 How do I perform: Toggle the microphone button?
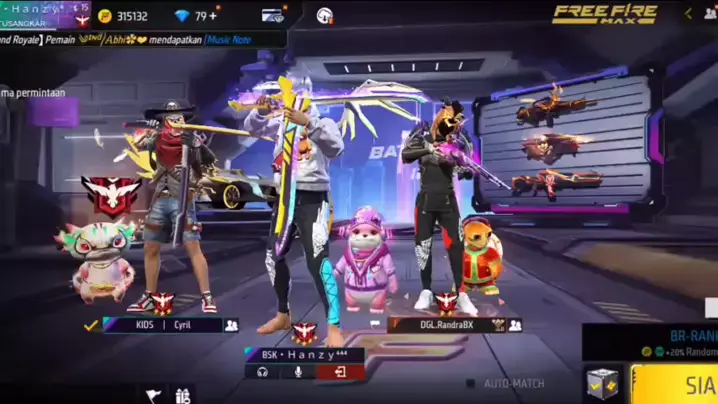pos(298,372)
